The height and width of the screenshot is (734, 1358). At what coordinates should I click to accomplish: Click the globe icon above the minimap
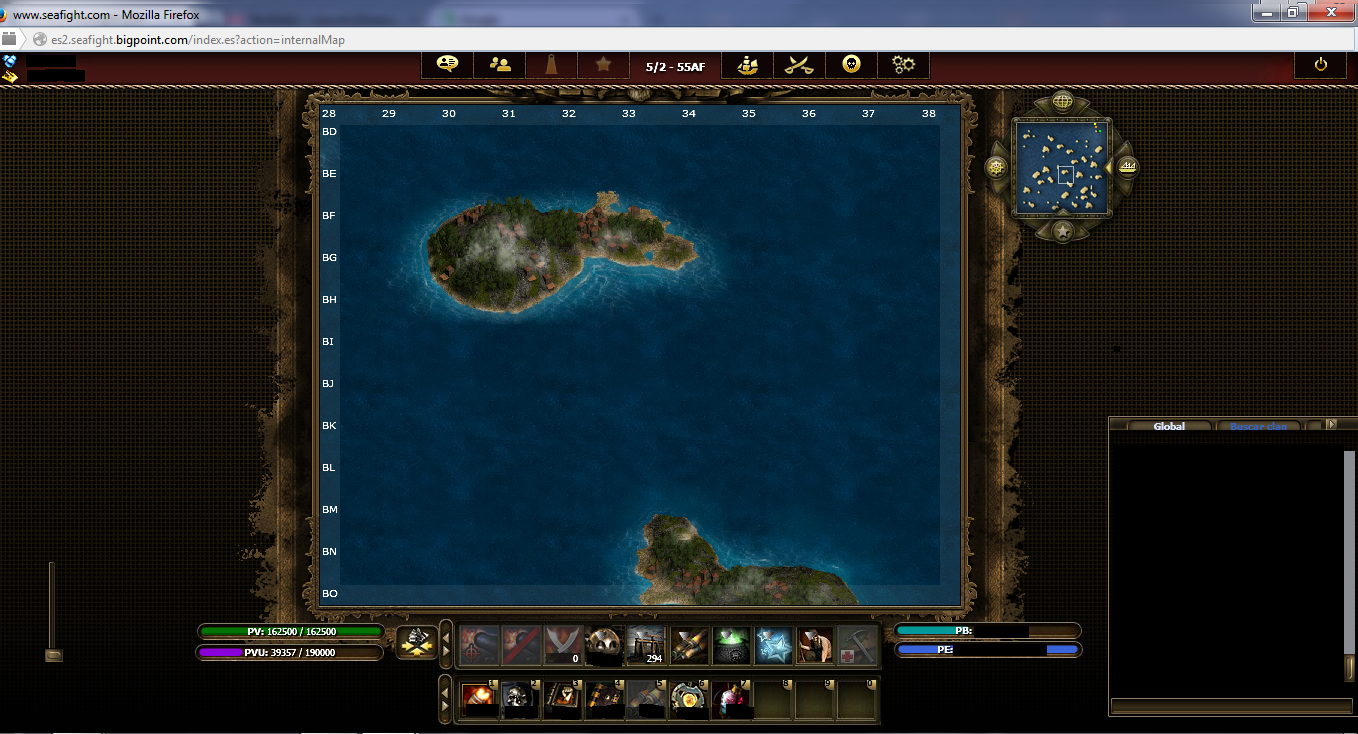tap(1062, 100)
